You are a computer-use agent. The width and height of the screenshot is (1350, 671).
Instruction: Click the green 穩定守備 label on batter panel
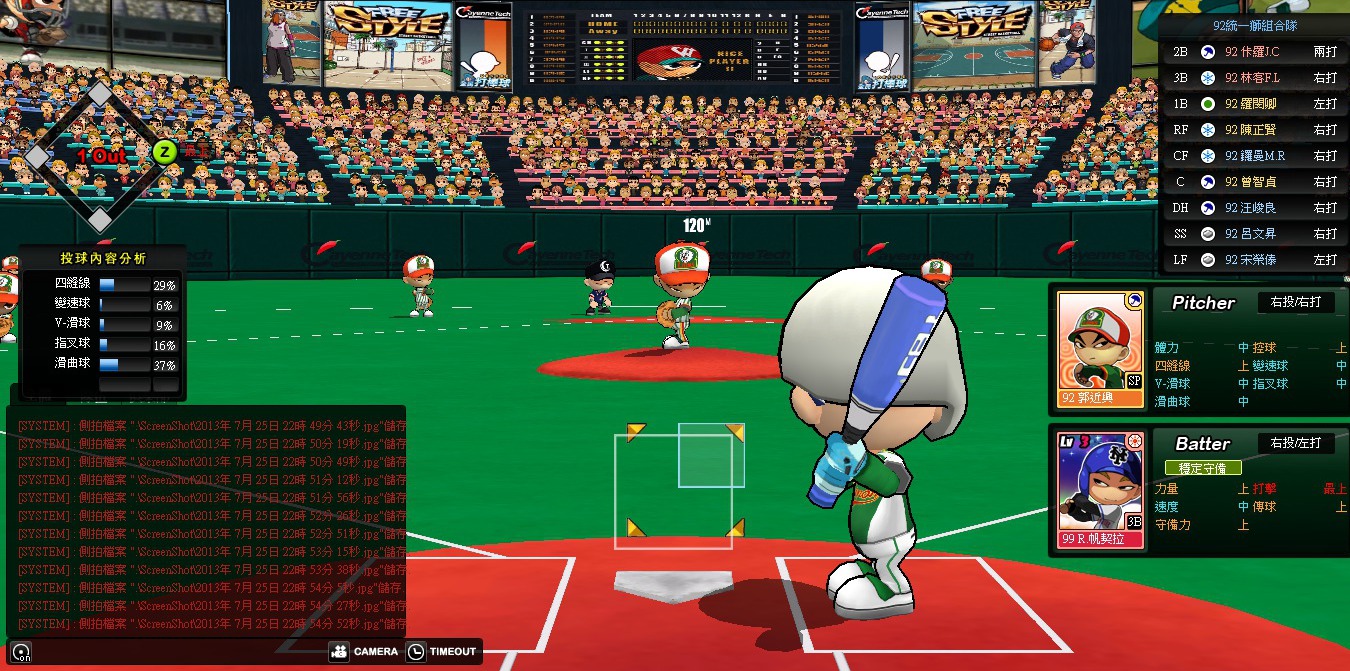1202,468
